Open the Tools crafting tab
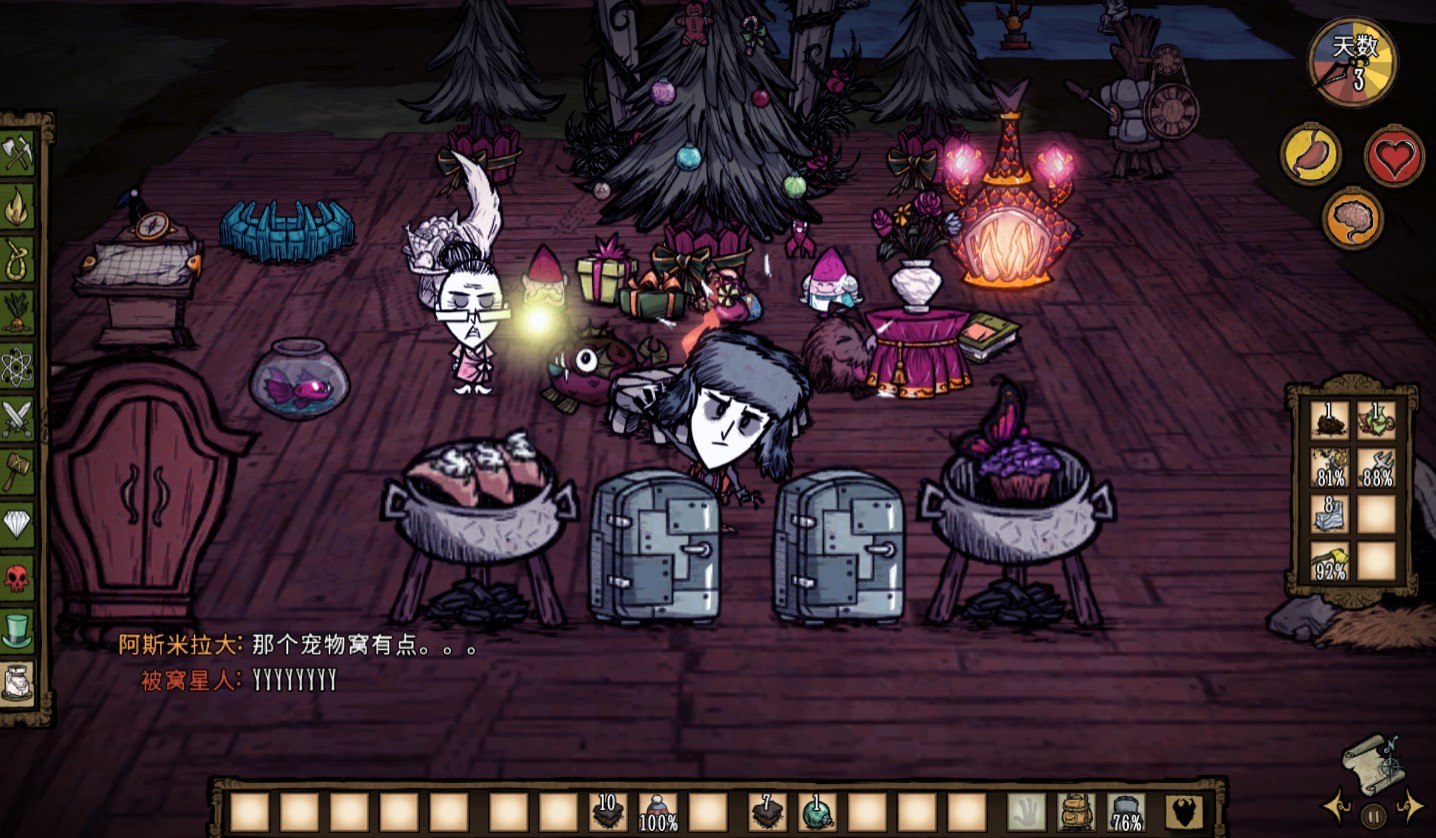Screen dimensions: 1436x838 click(x=17, y=153)
